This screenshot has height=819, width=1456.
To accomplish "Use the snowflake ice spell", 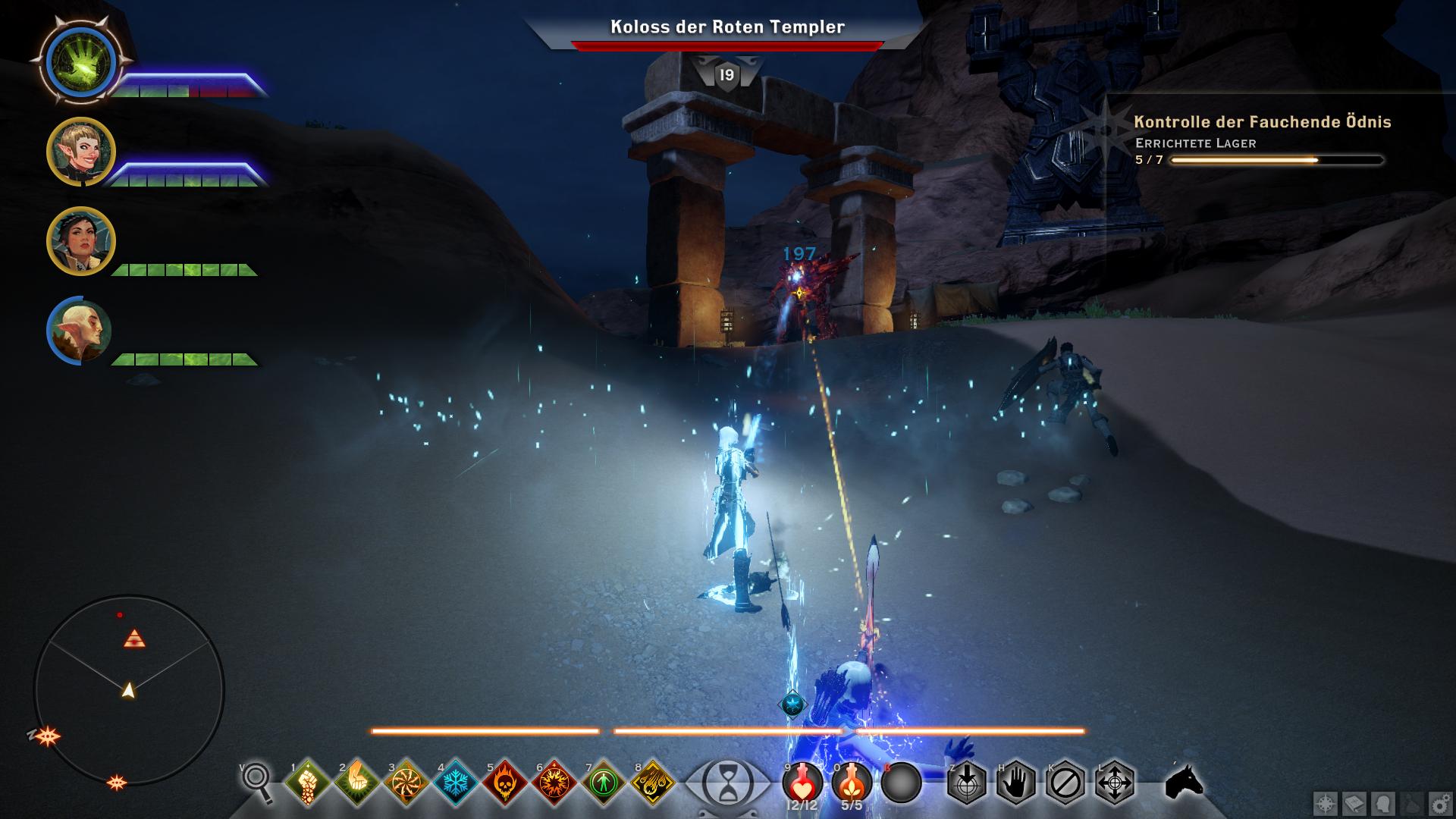I will [456, 782].
